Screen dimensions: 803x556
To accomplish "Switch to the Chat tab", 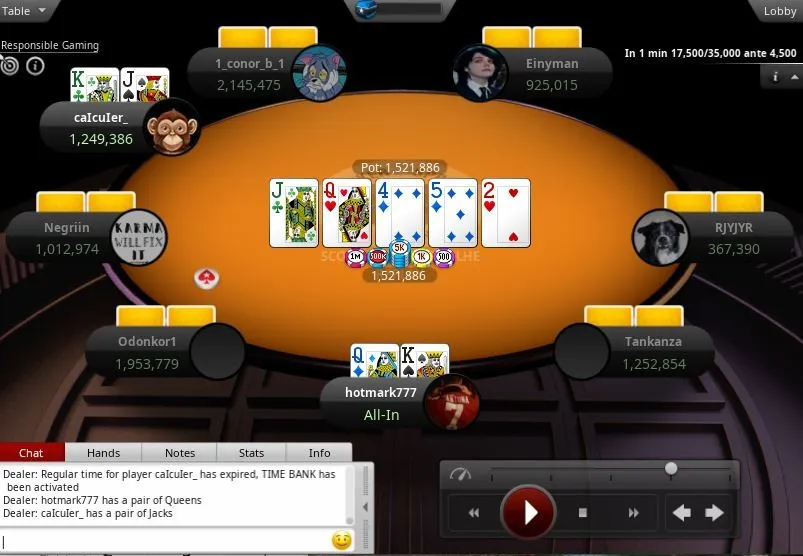I will pyautogui.click(x=31, y=453).
